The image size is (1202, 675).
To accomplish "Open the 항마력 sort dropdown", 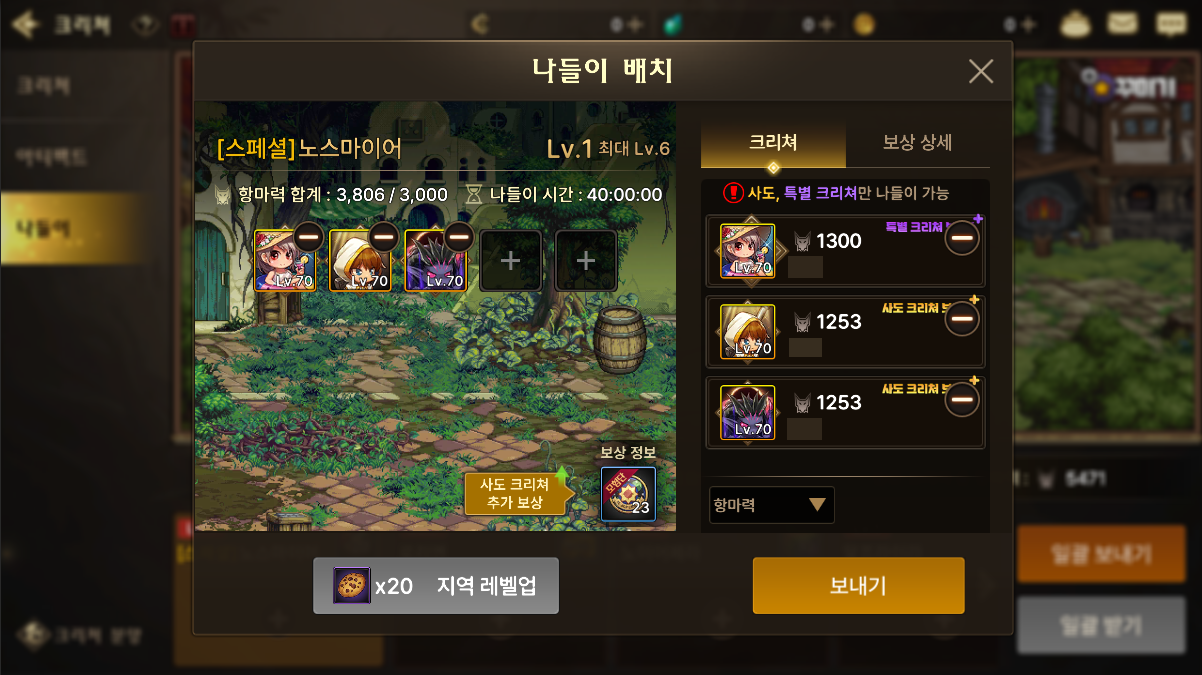I will coord(771,505).
